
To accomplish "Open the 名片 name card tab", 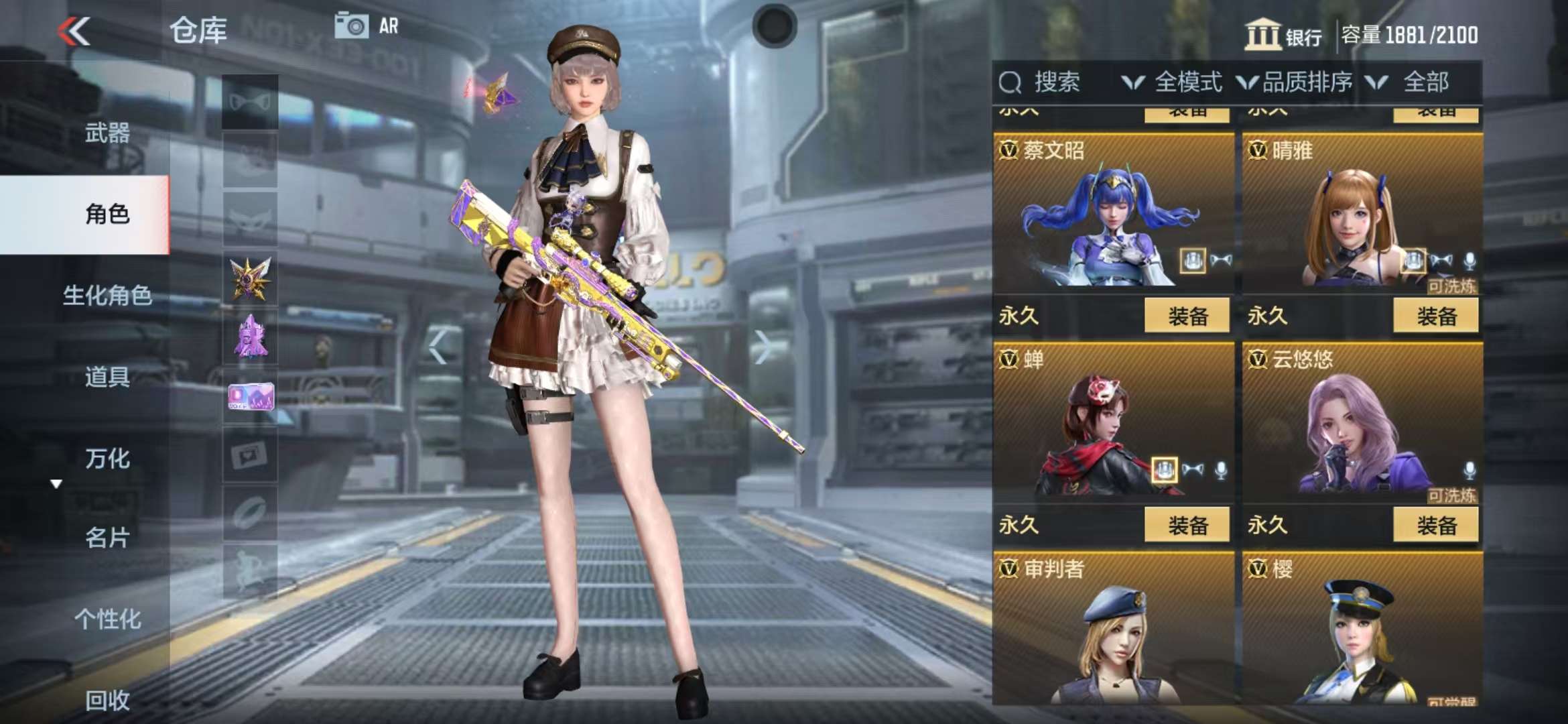I will 107,538.
